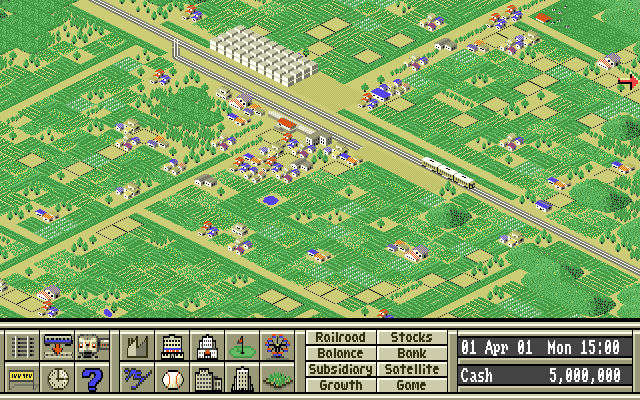Open help with the question mark icon
The height and width of the screenshot is (400, 640).
coord(92,379)
